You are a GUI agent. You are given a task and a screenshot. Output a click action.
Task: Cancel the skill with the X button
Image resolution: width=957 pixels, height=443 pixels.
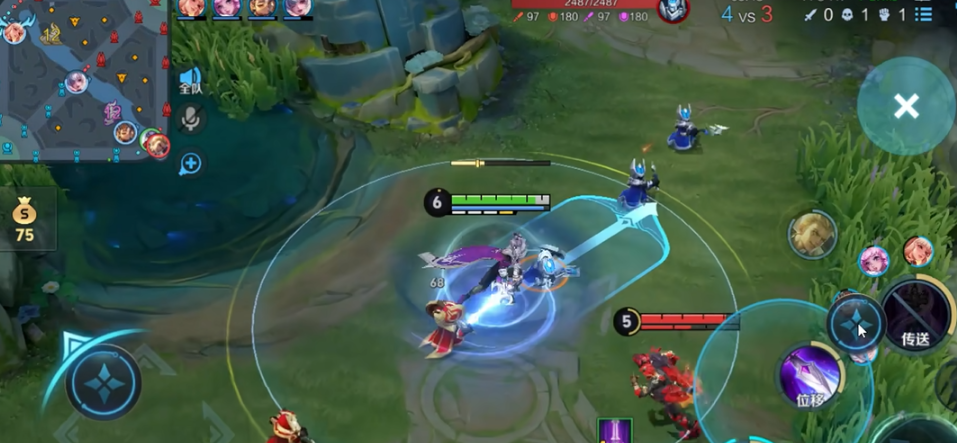[906, 106]
